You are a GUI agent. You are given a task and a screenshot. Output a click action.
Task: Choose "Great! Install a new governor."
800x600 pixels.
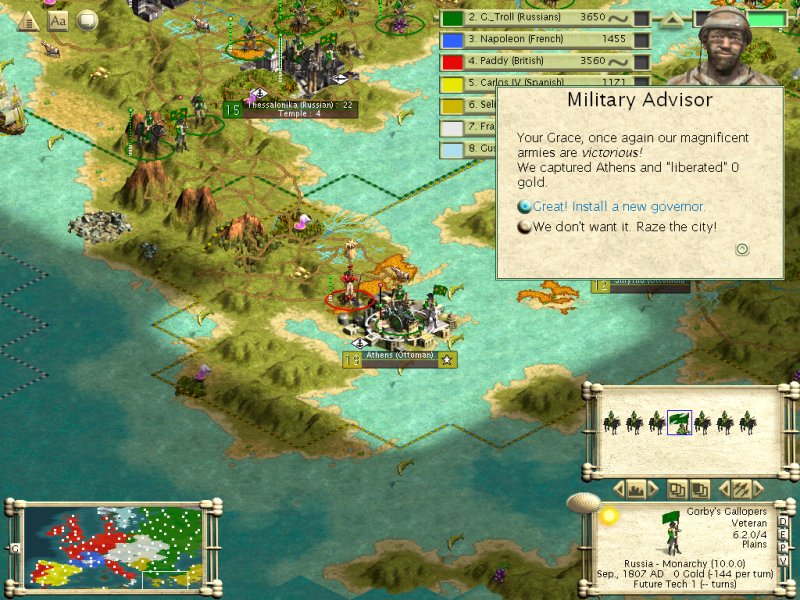coord(618,207)
